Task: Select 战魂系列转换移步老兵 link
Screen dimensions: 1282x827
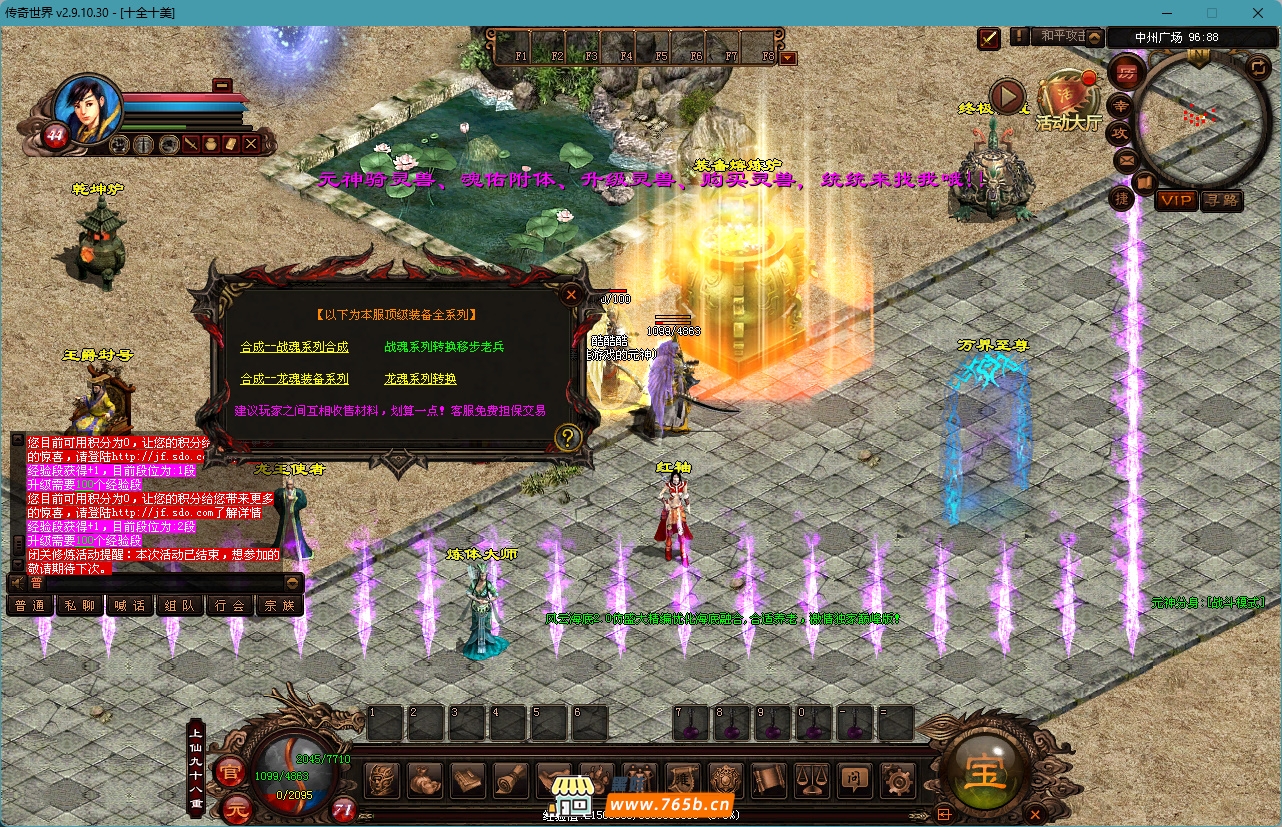Action: pyautogui.click(x=444, y=347)
